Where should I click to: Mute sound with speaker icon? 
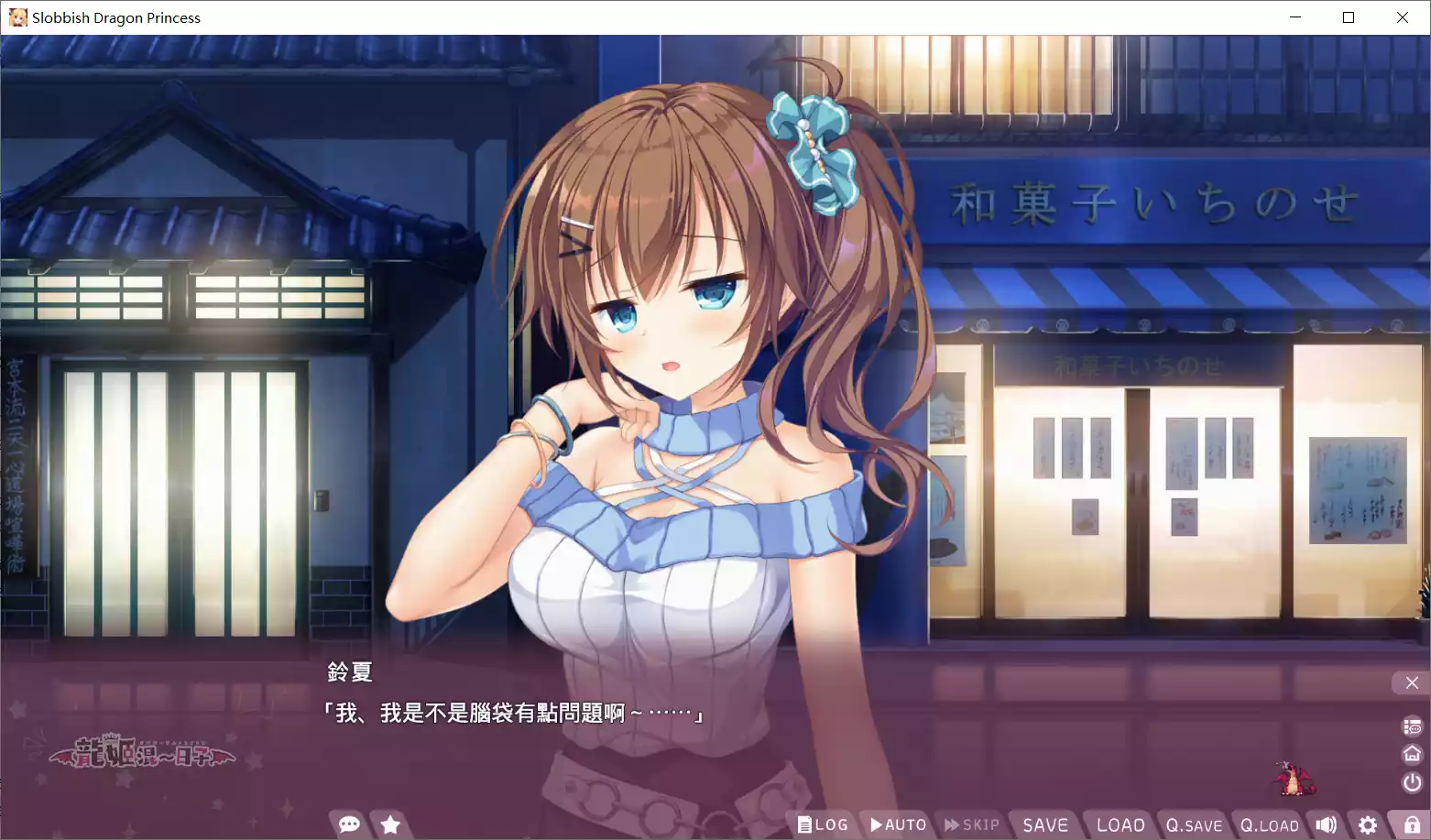pos(1326,824)
